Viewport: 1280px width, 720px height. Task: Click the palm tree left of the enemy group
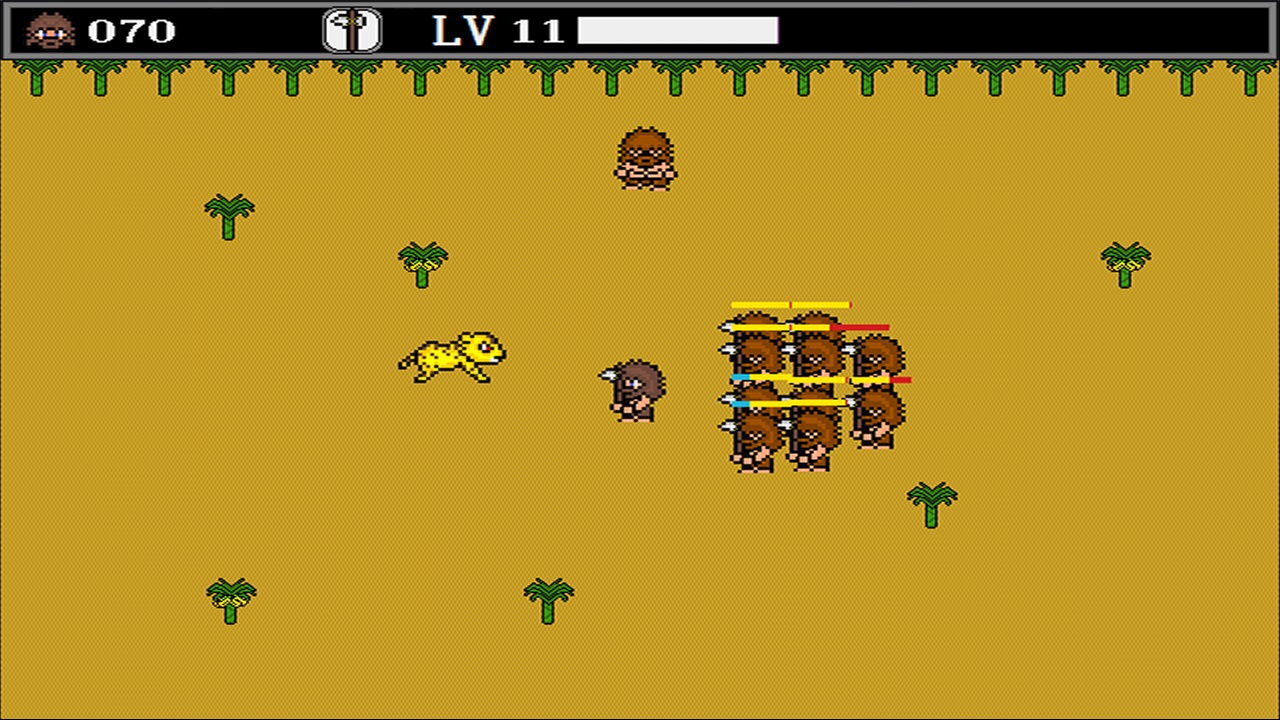click(420, 263)
